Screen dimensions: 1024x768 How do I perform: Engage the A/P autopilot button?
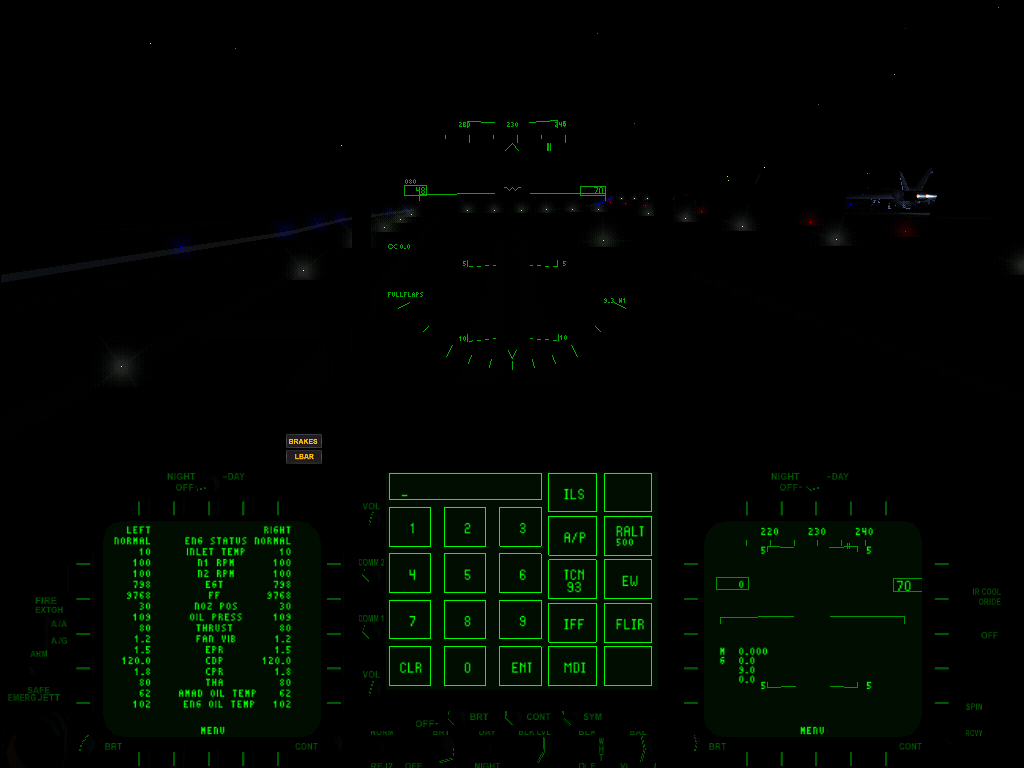(572, 536)
